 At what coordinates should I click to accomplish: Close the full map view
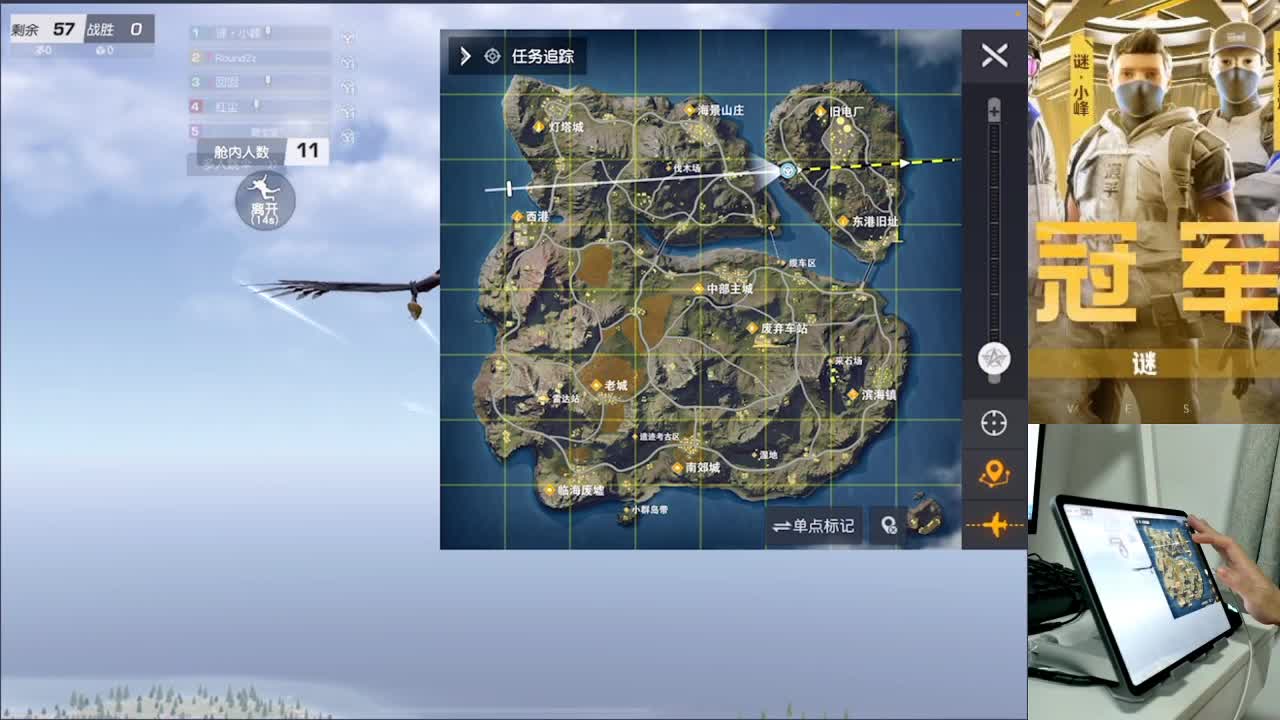(994, 55)
